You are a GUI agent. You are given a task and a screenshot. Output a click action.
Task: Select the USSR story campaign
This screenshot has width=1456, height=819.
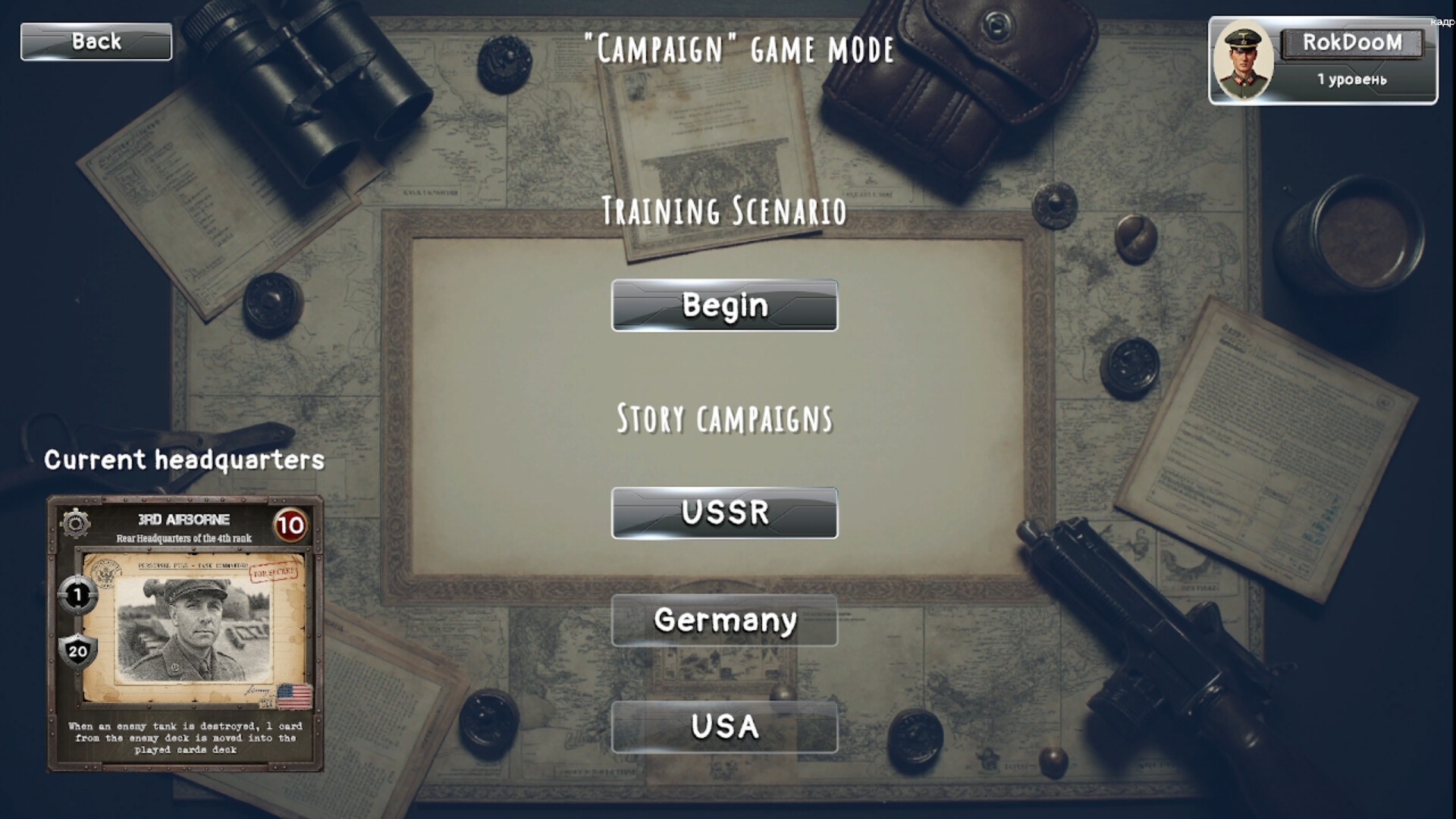[x=724, y=513]
